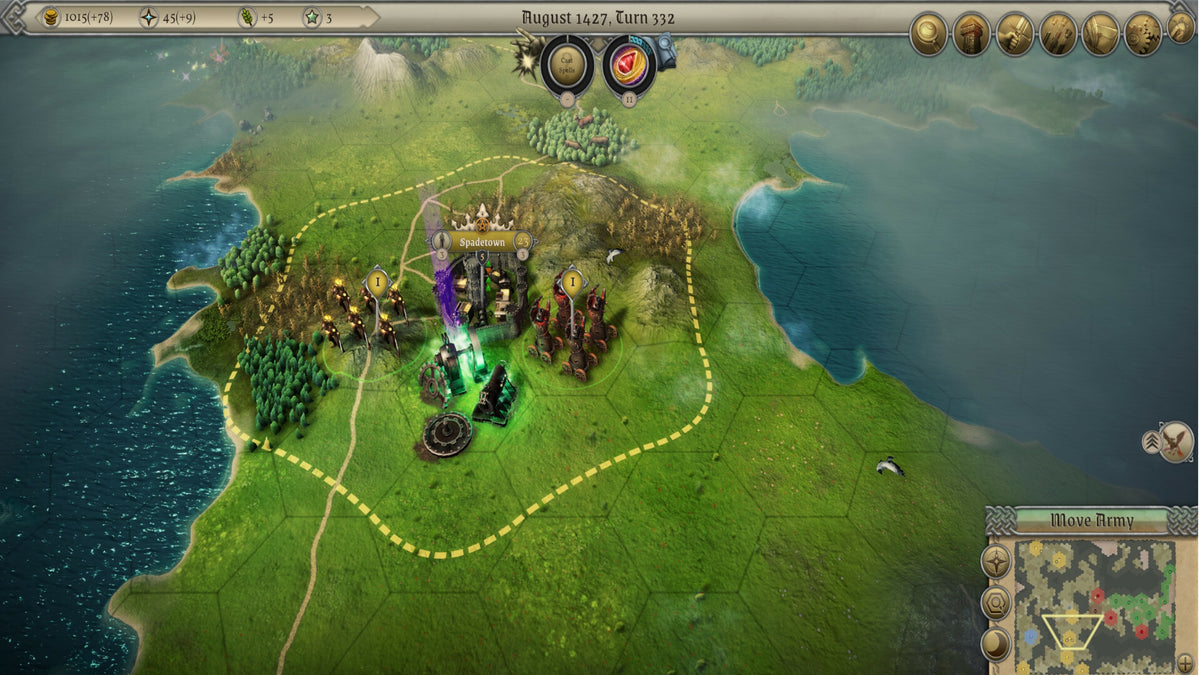Click the triple chevron rank button
This screenshot has width=1200, height=675.
(x=1152, y=441)
